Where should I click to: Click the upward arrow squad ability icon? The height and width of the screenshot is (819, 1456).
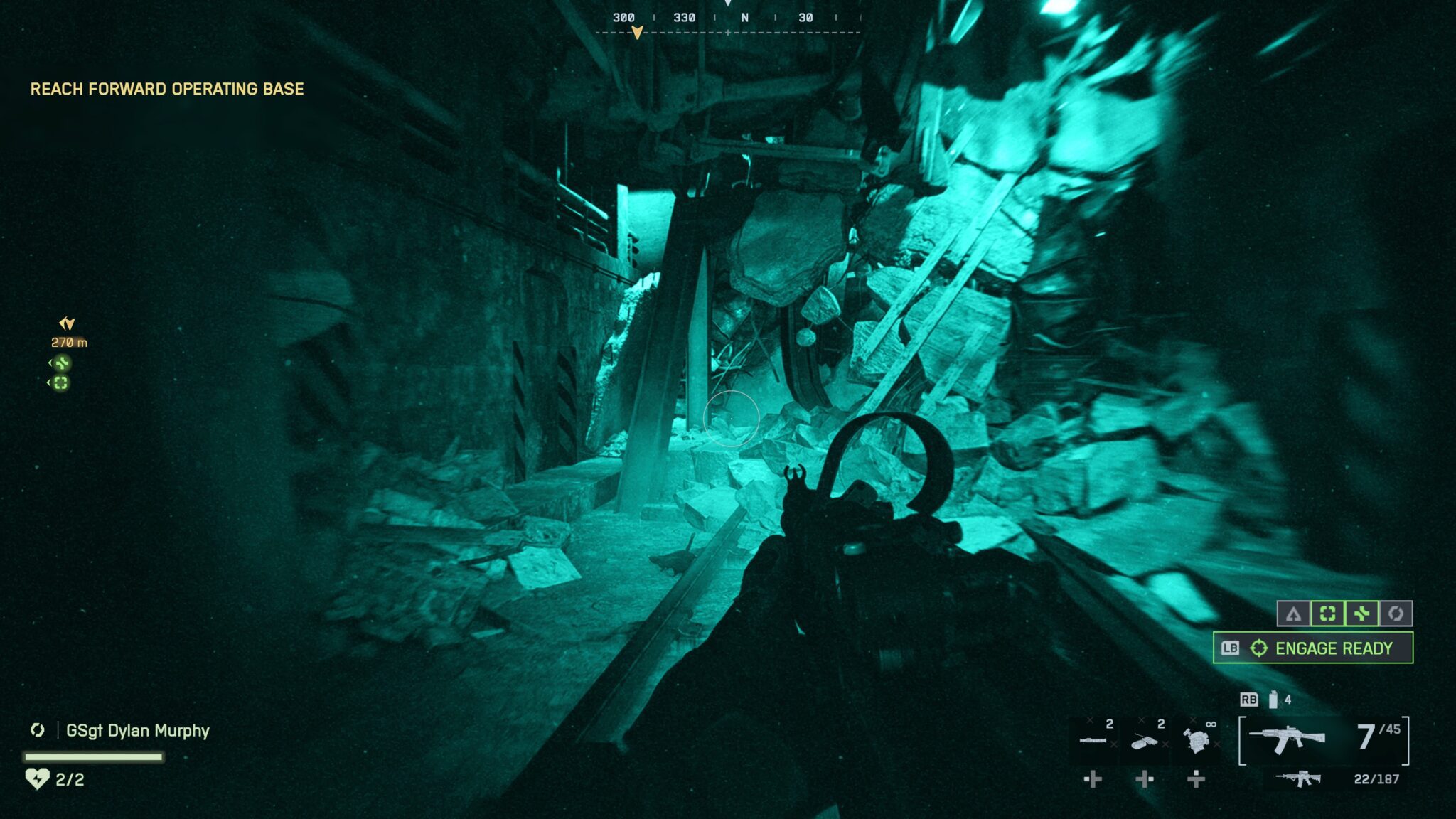point(1293,614)
